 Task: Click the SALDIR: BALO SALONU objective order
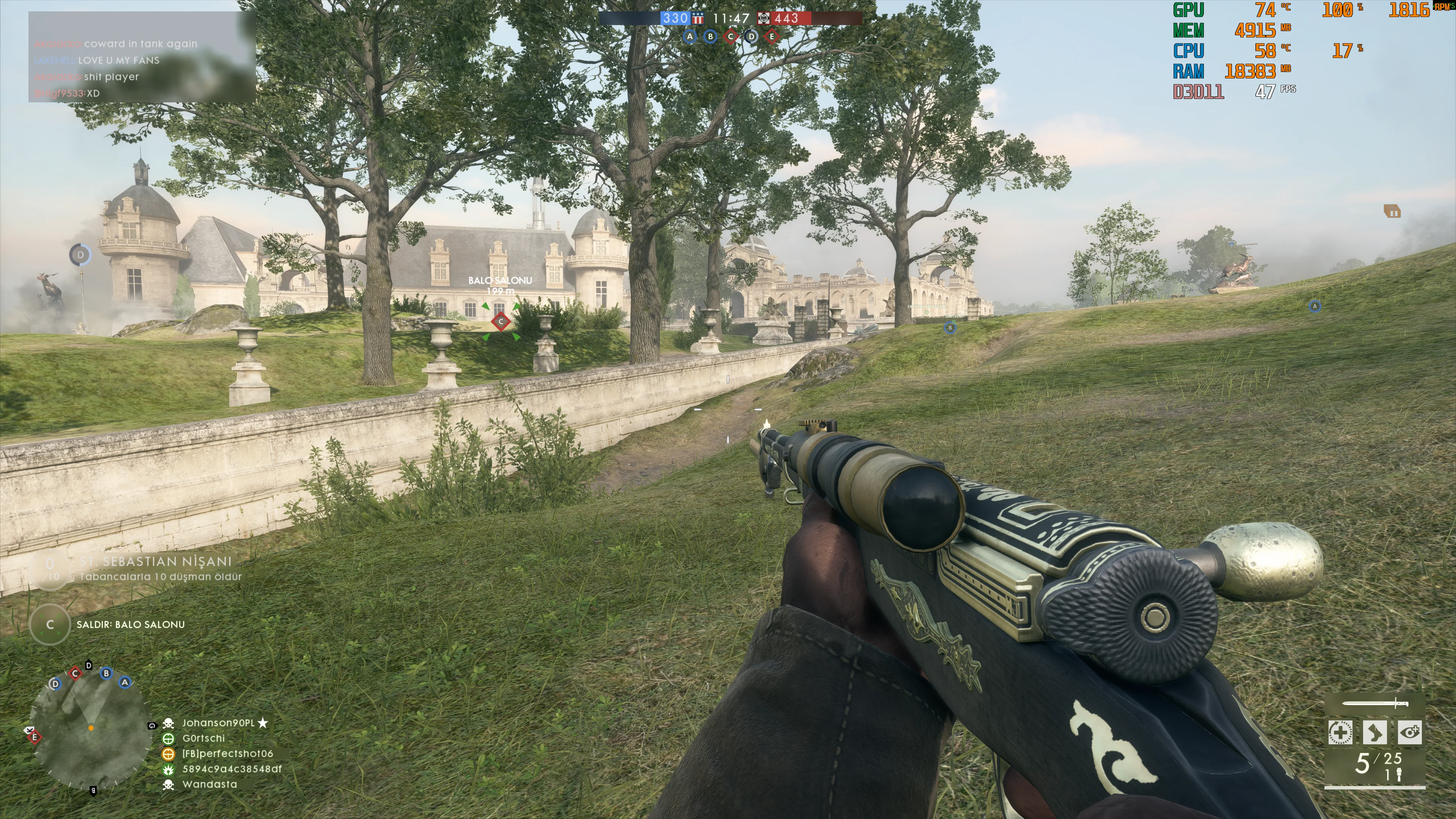[130, 624]
